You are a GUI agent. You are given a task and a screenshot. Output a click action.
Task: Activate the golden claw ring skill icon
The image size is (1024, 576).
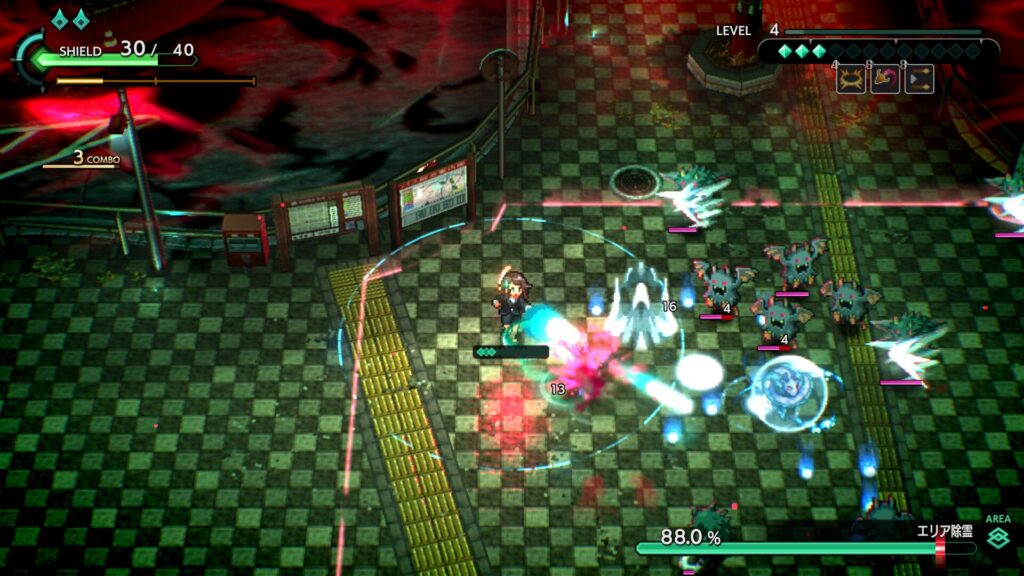851,80
